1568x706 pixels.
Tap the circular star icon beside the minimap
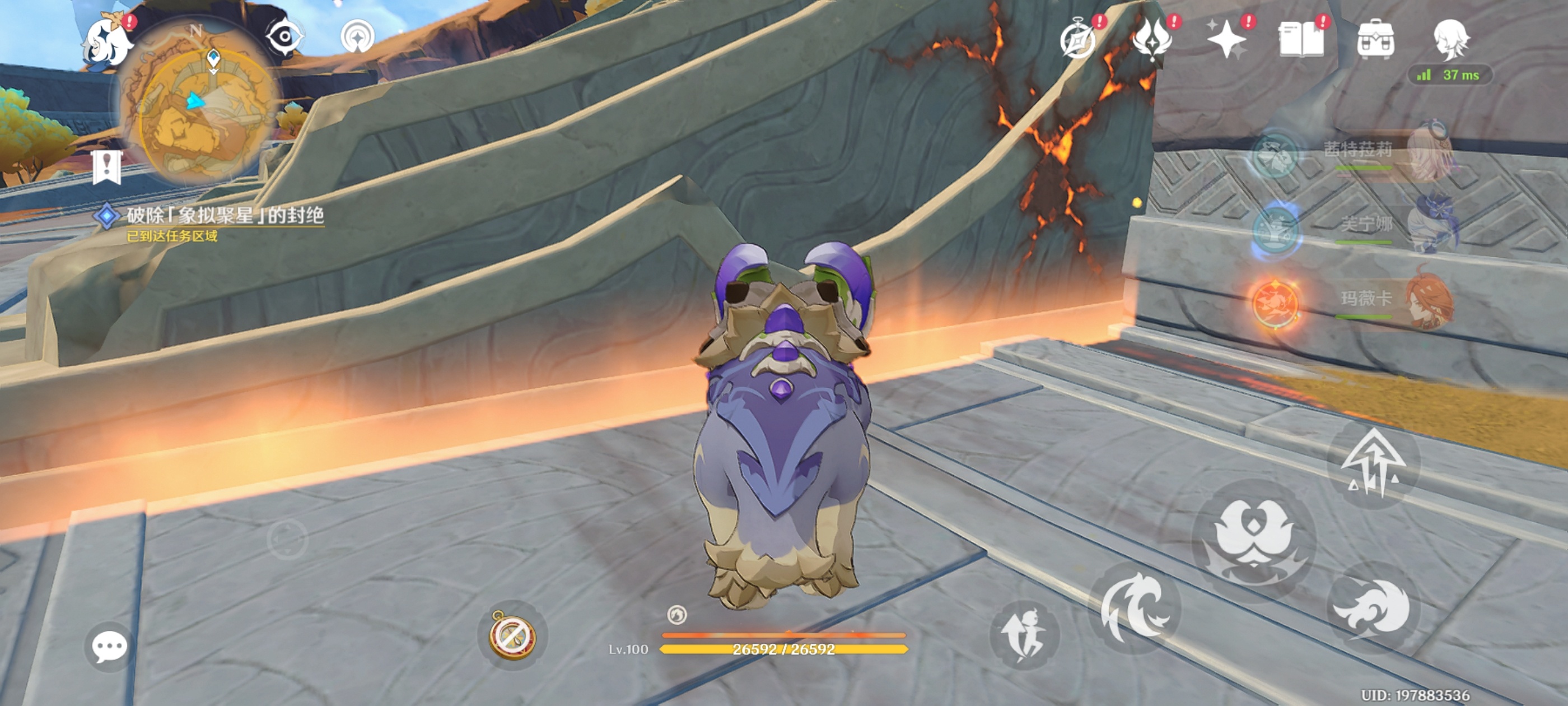(x=357, y=37)
